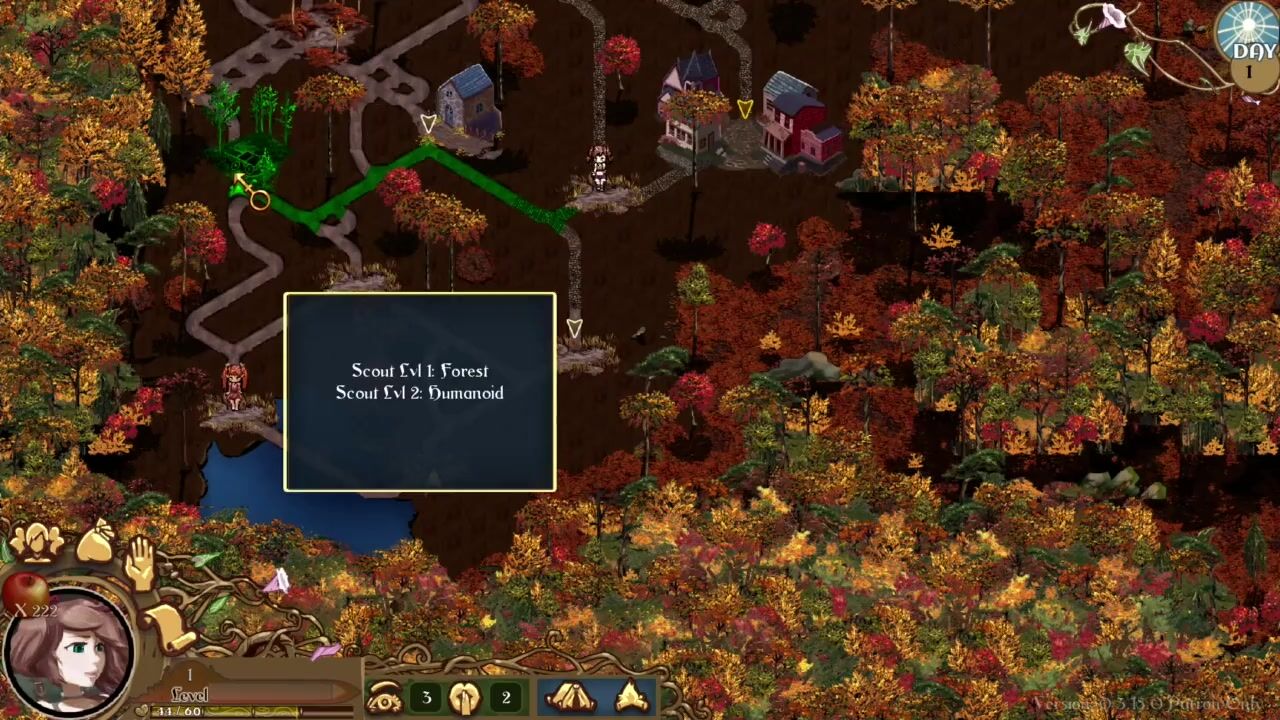The width and height of the screenshot is (1280, 720).
Task: Select the open hand action icon
Action: tap(139, 562)
